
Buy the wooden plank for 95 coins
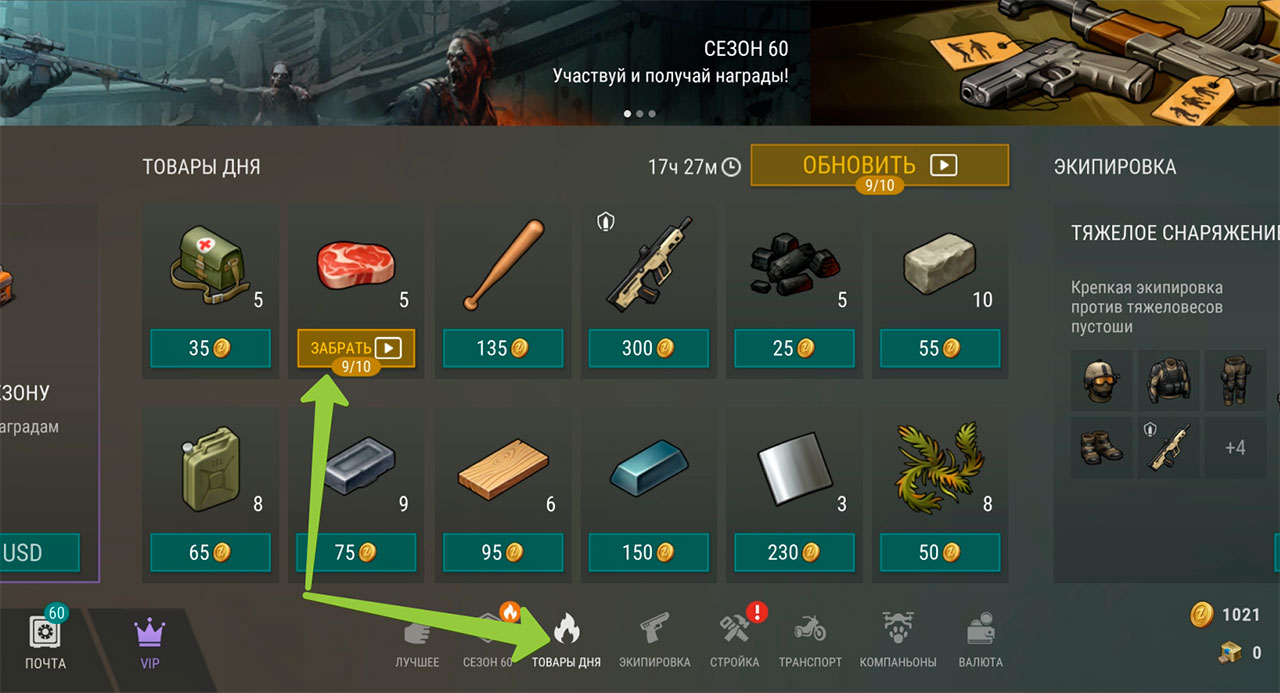[502, 552]
